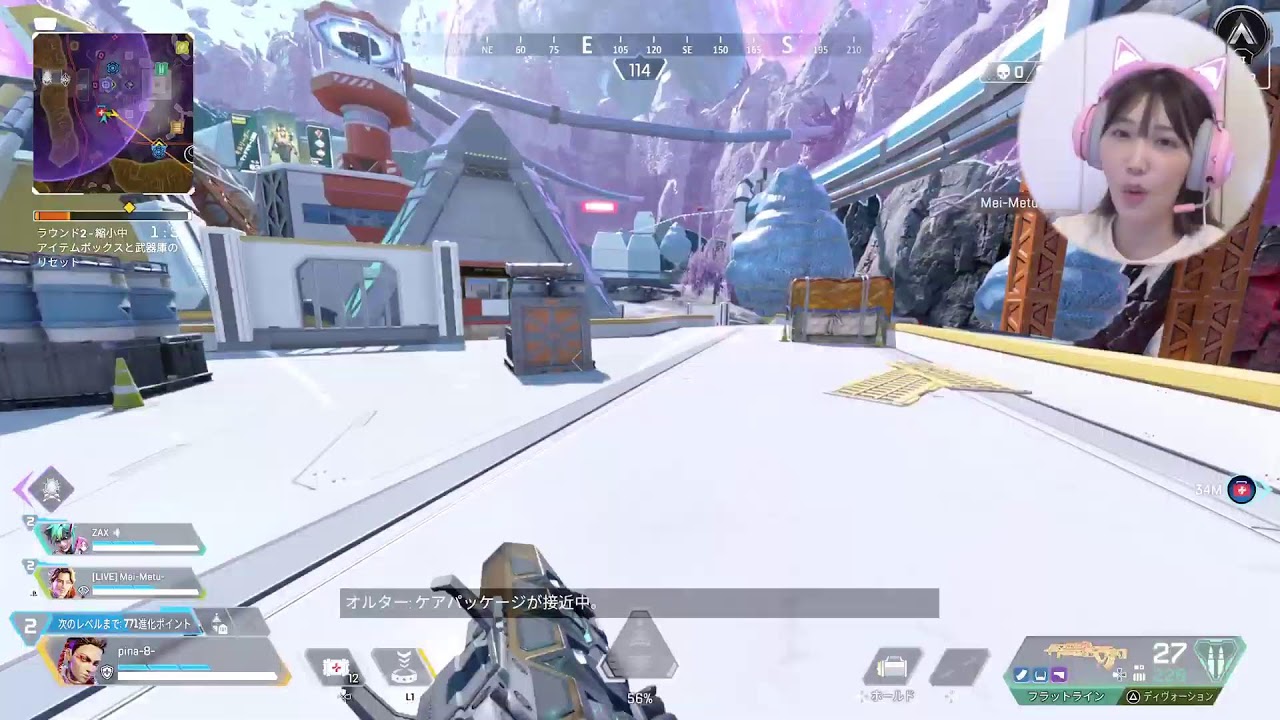Click the grenade slot icon
Image resolution: width=1280 pixels, height=720 pixels.
click(x=959, y=666)
